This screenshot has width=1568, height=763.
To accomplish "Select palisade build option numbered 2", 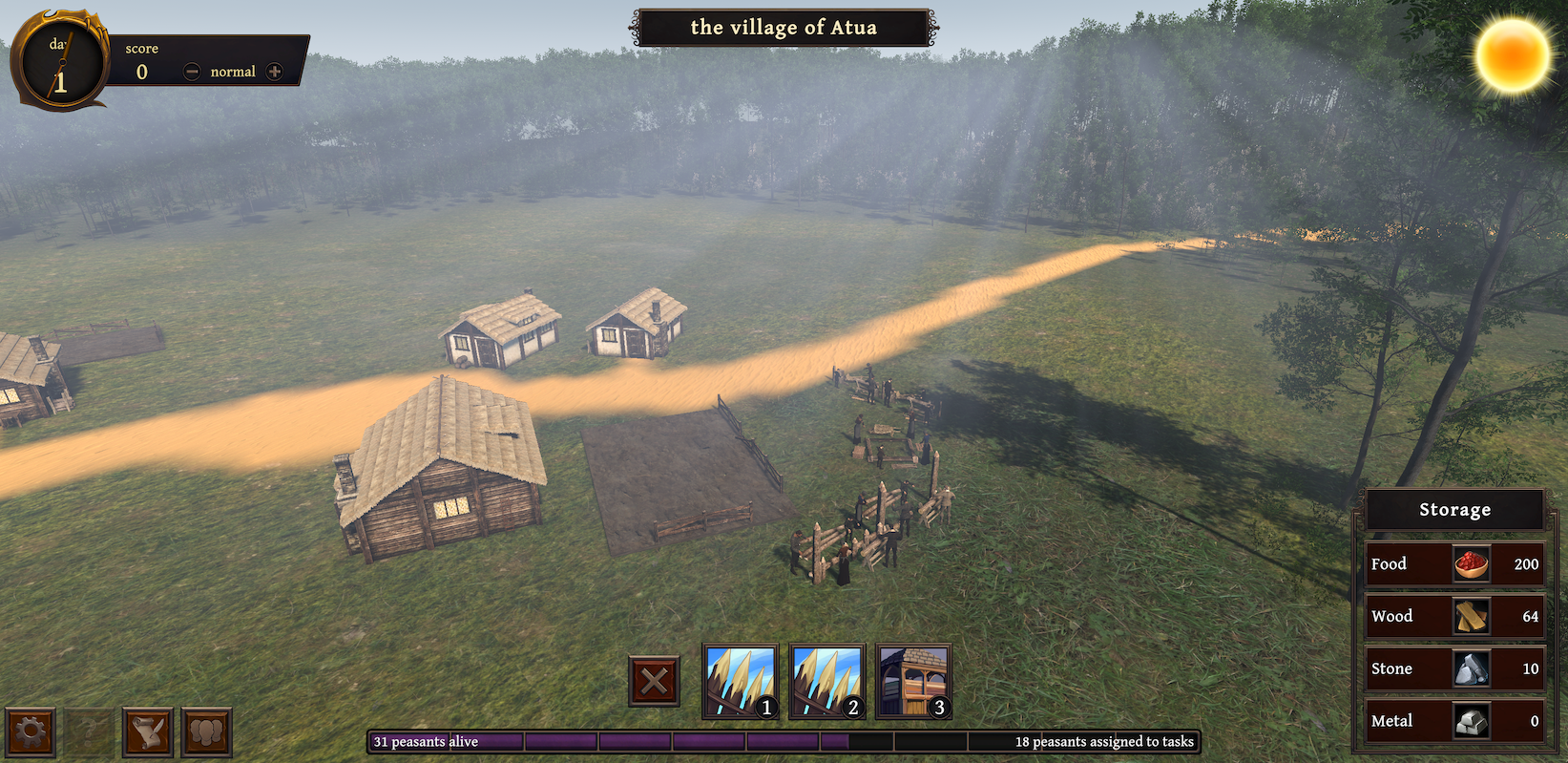I will (827, 681).
